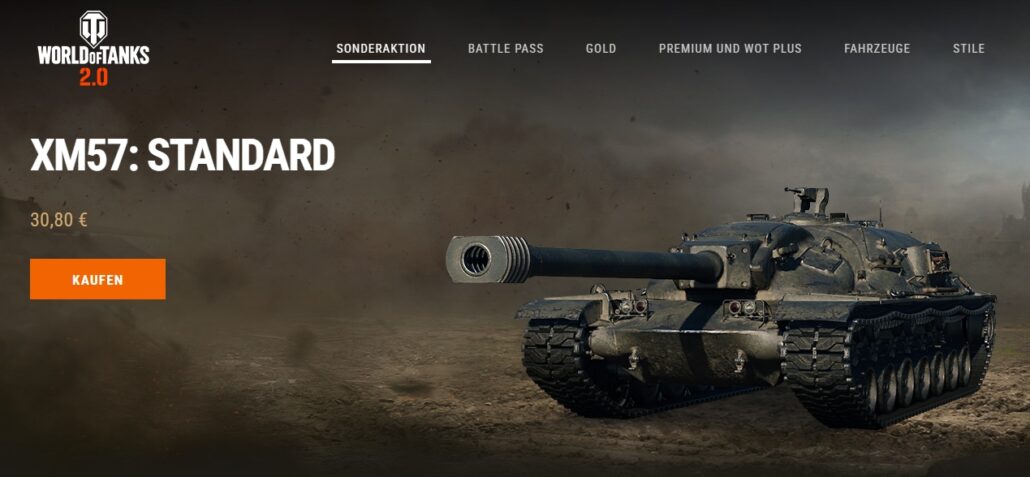Go to the Gold shop category
The image size is (1030, 477).
(x=601, y=48)
